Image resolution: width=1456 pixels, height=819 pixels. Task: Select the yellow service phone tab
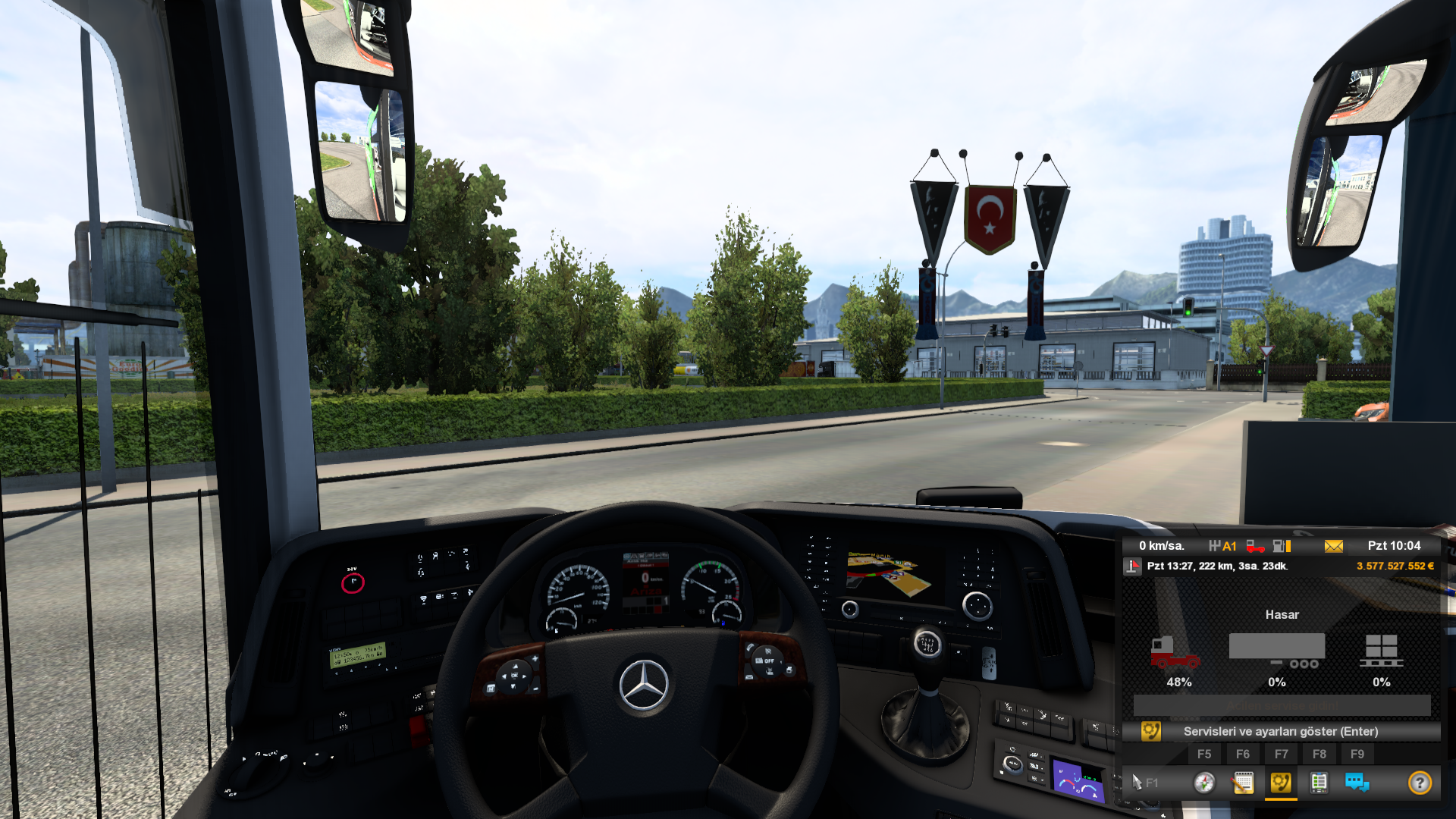[1281, 782]
